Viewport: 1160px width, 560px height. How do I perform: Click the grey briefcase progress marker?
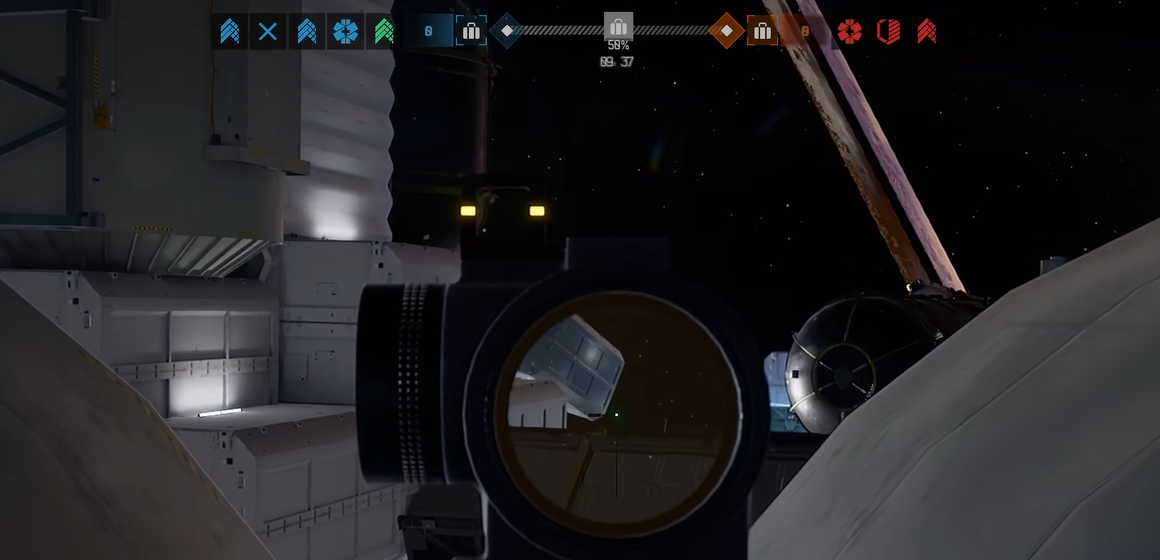point(618,27)
